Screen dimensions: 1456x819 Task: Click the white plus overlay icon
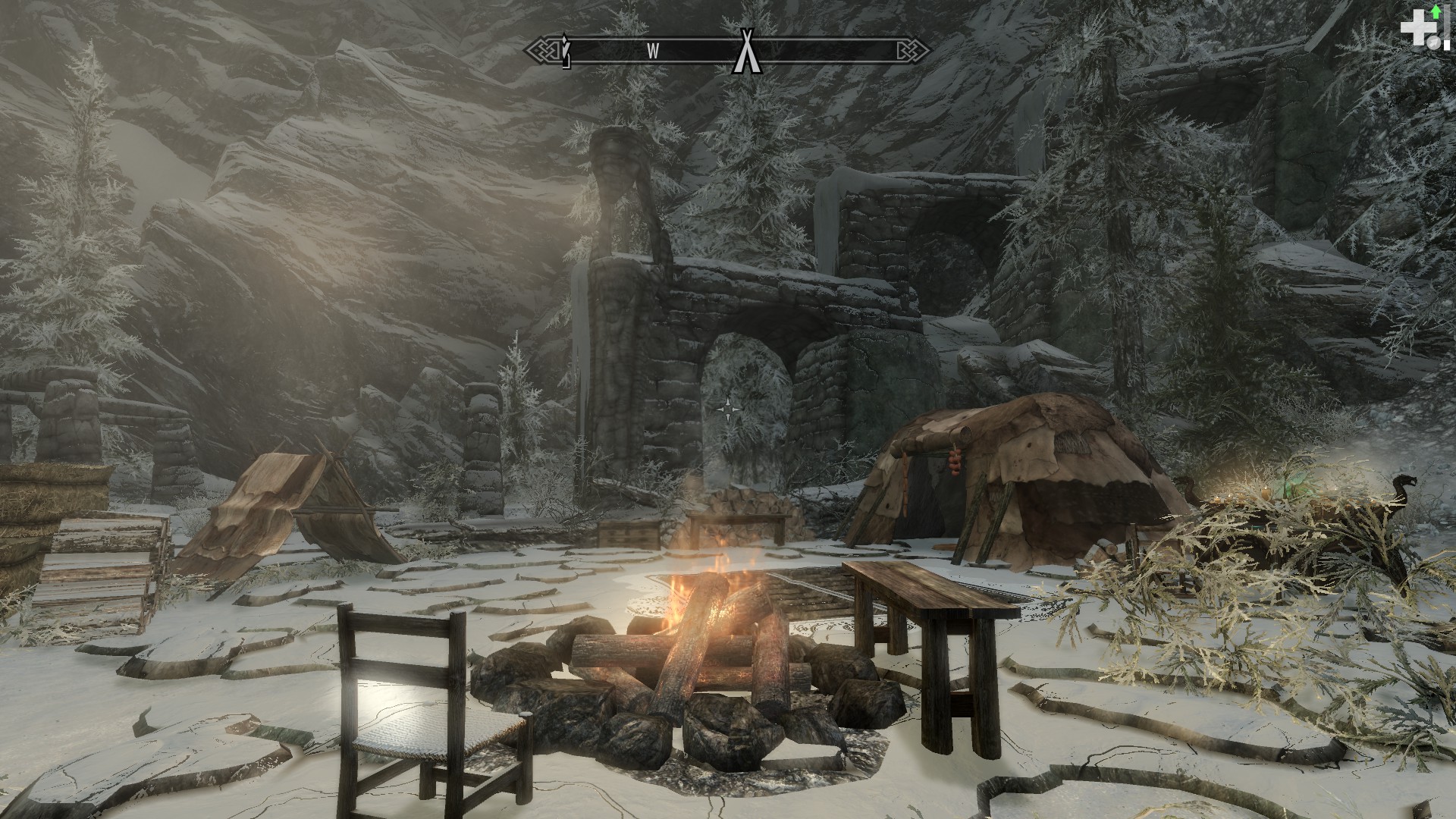[1414, 30]
